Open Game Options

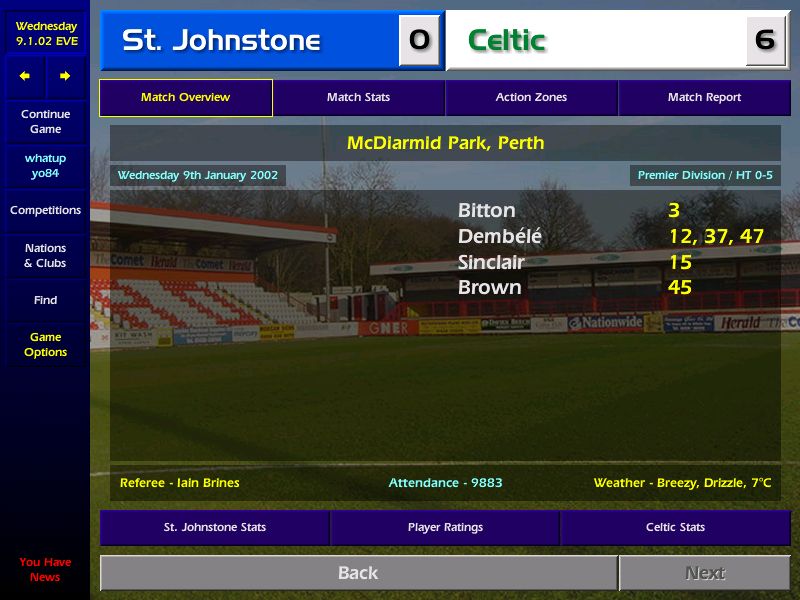(45, 345)
